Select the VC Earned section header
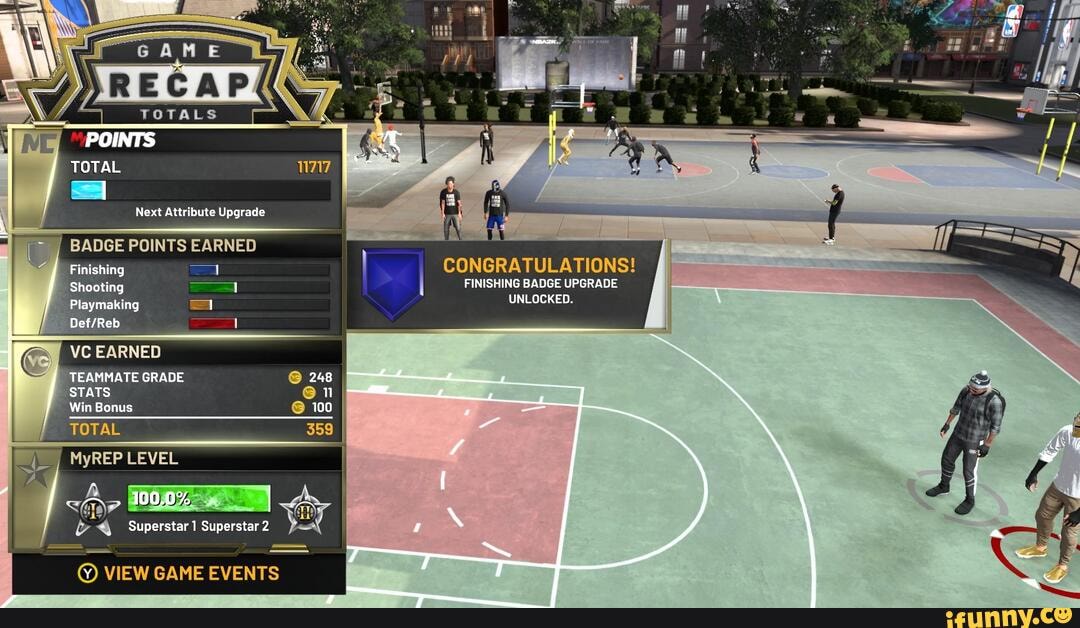The image size is (1080, 628). click(115, 352)
